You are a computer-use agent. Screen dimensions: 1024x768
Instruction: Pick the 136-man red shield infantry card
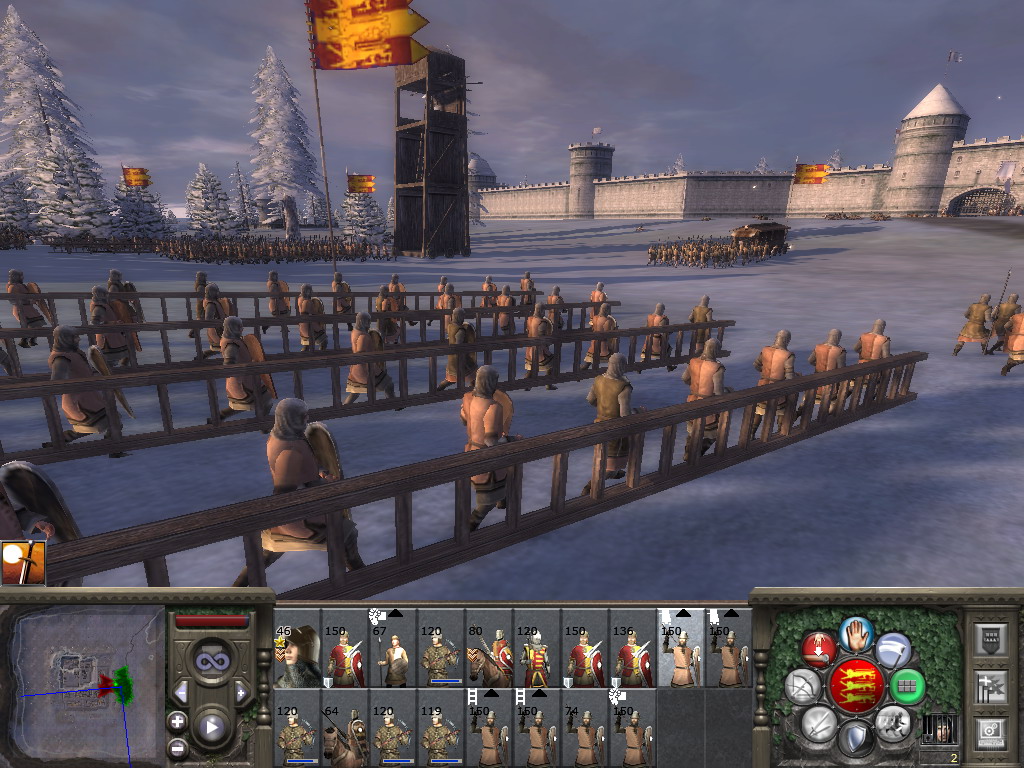(x=633, y=656)
